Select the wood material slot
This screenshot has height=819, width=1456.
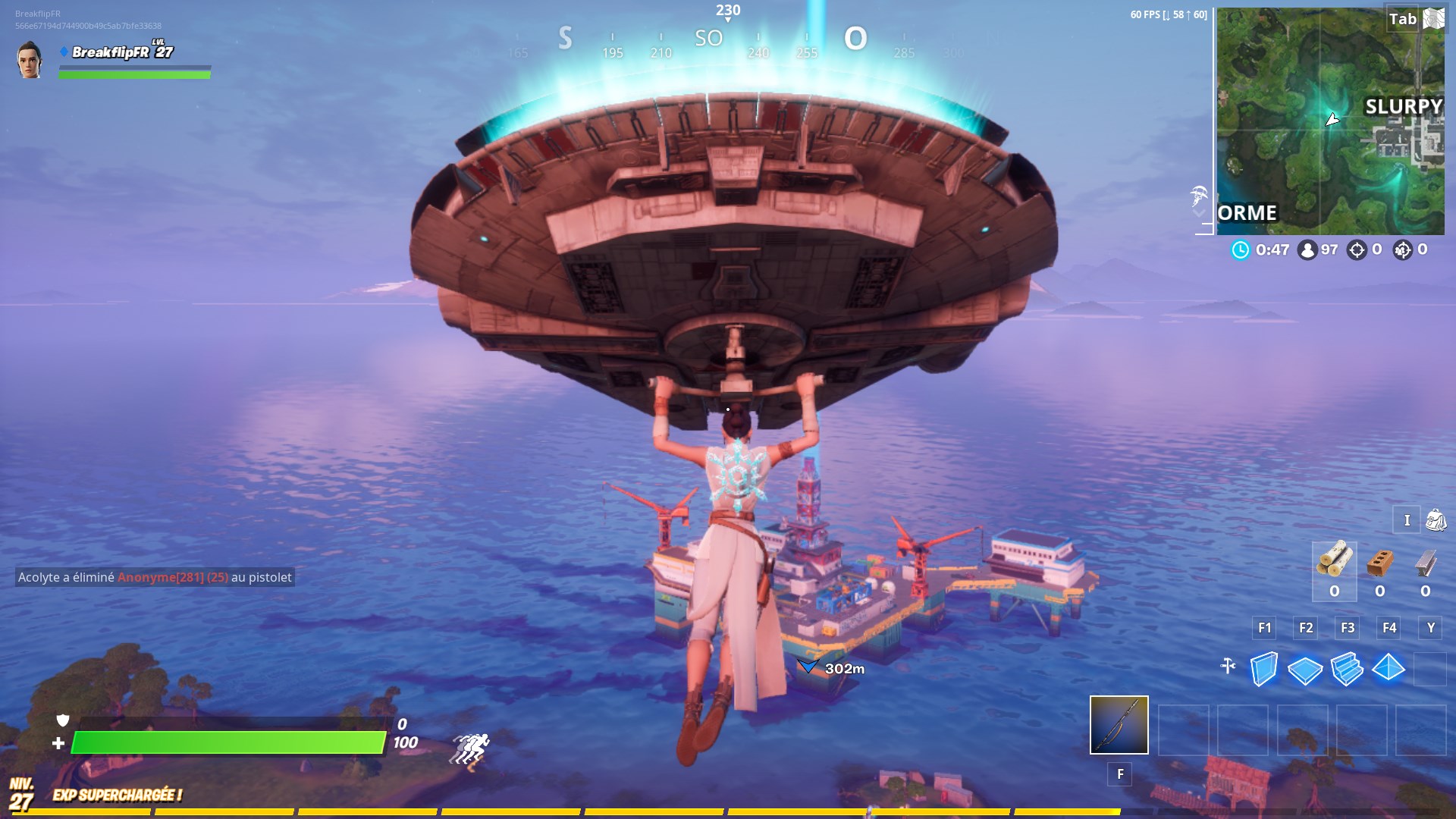pos(1334,562)
